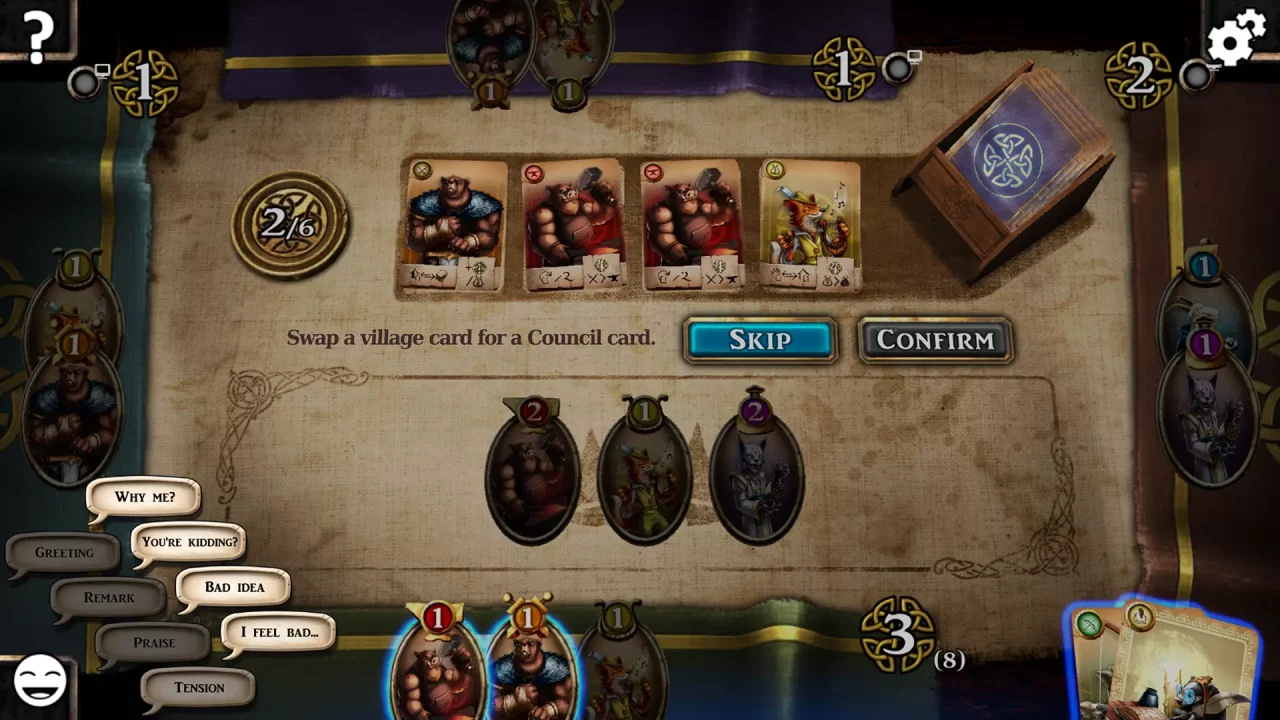This screenshot has width=1280, height=720.
Task: Expand the Greeting chat category
Action: tap(62, 552)
